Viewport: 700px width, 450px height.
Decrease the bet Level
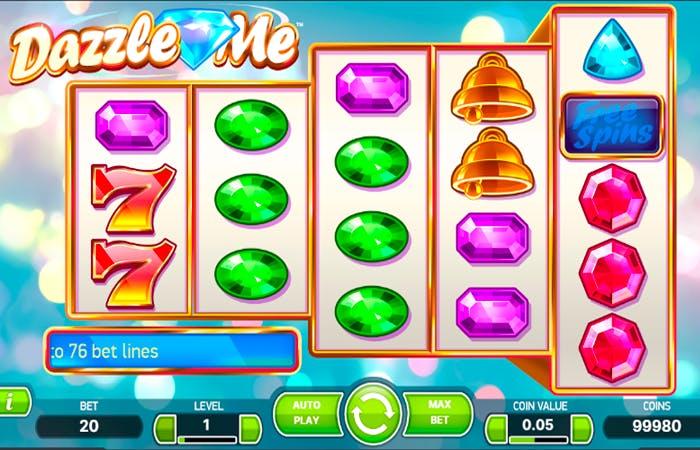(165, 429)
